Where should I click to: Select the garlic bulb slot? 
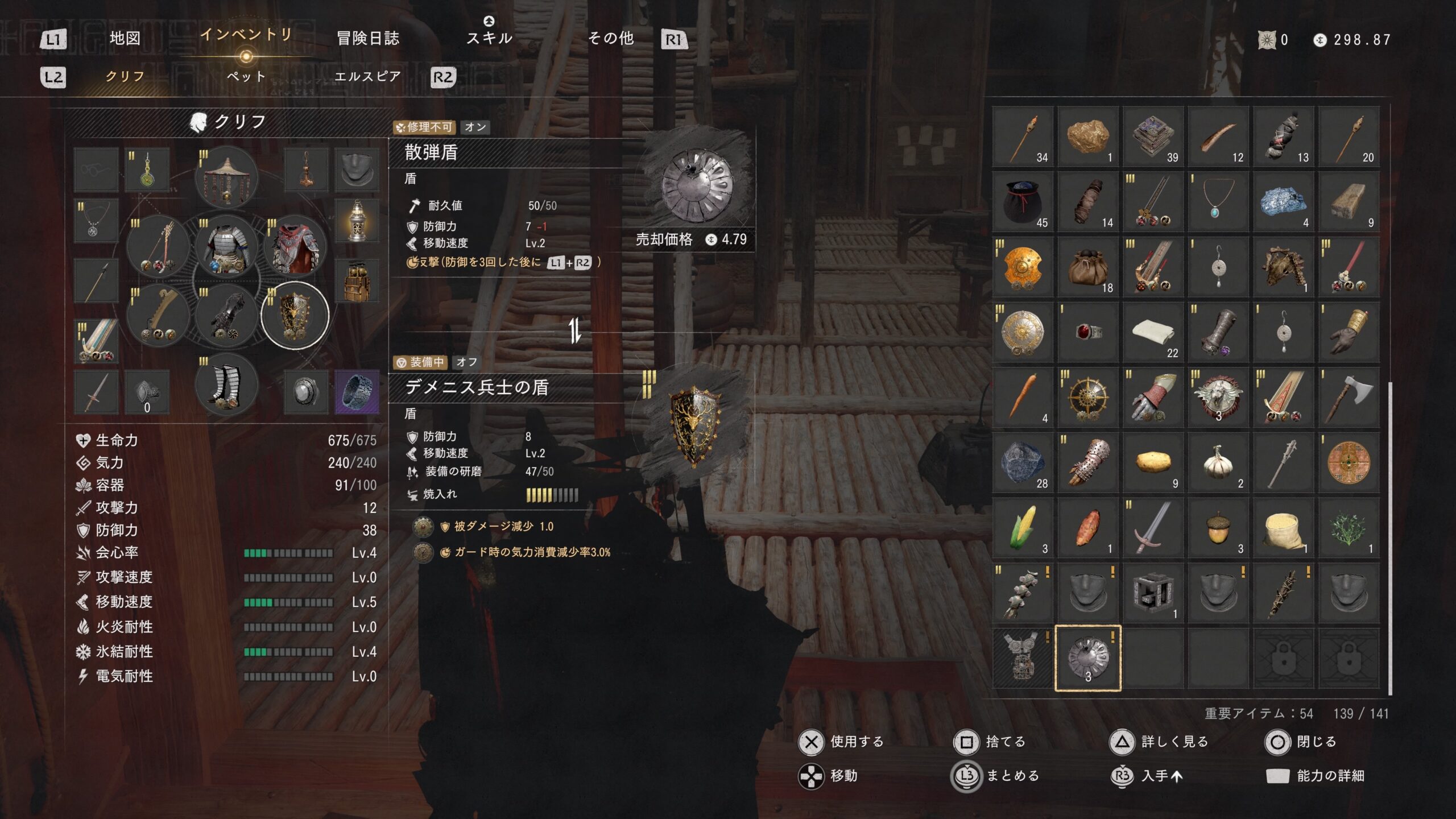coord(1218,462)
